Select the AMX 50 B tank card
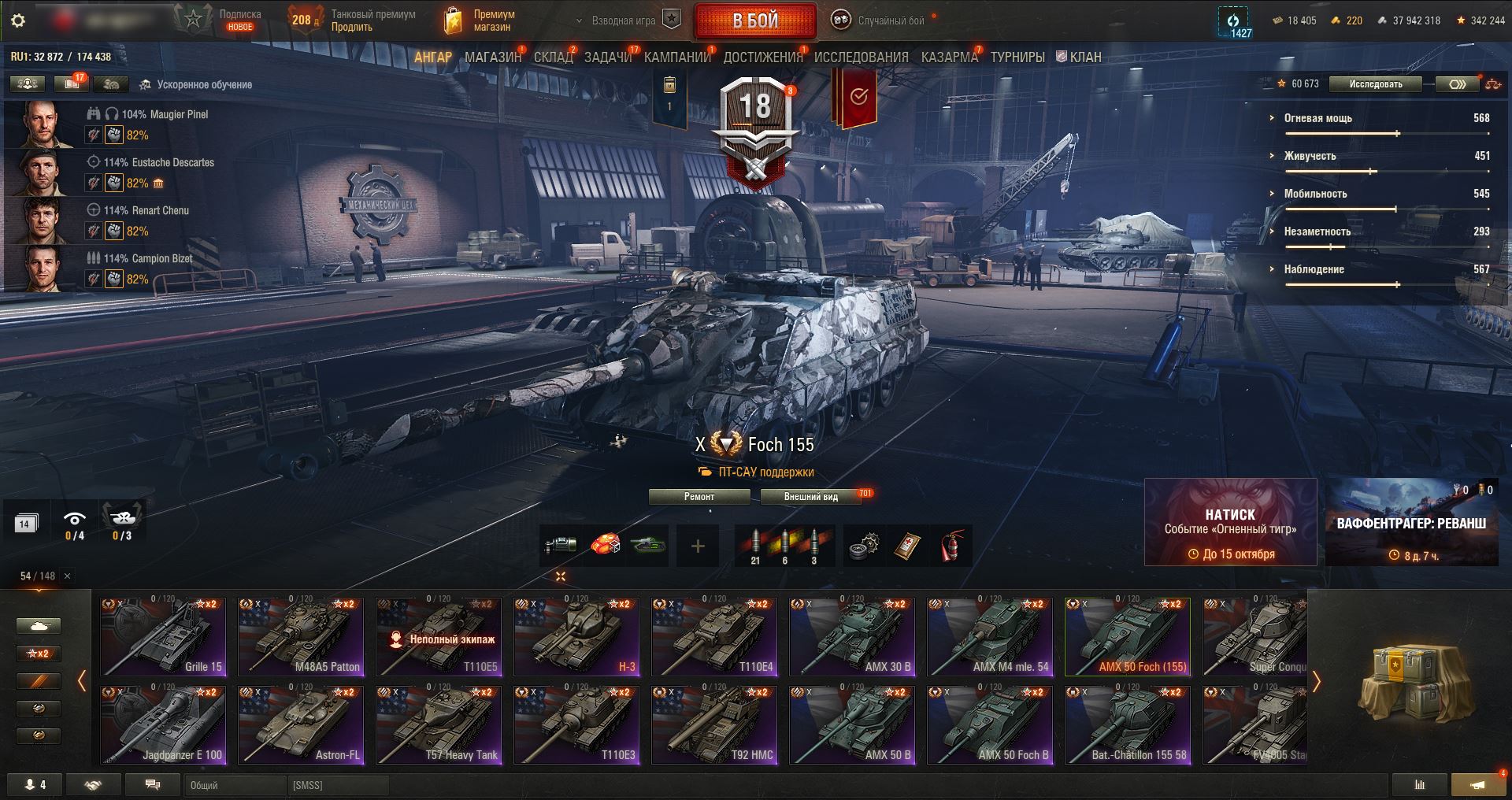This screenshot has height=800, width=1512. tap(852, 724)
